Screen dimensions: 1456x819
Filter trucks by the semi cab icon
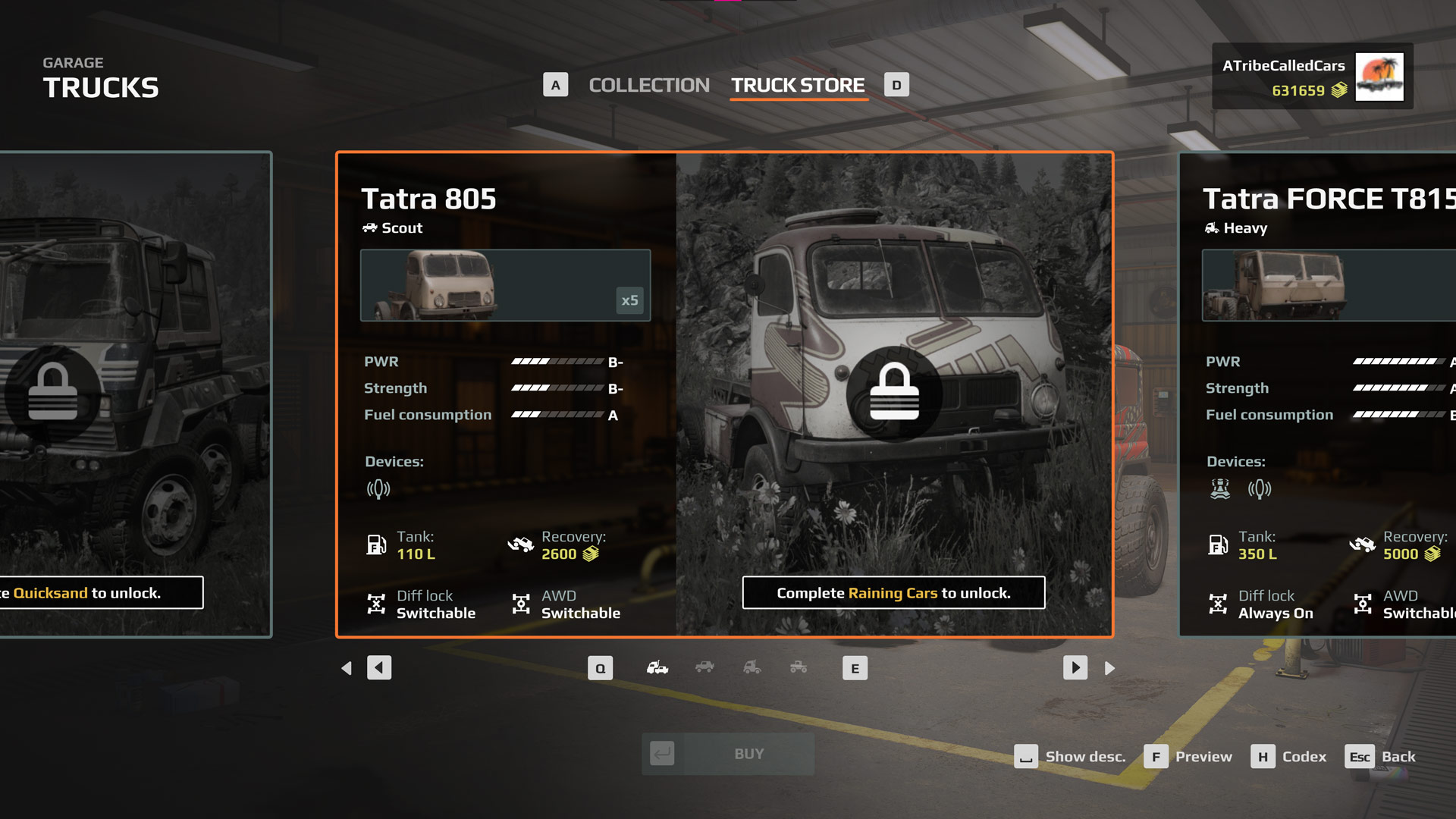tap(752, 668)
